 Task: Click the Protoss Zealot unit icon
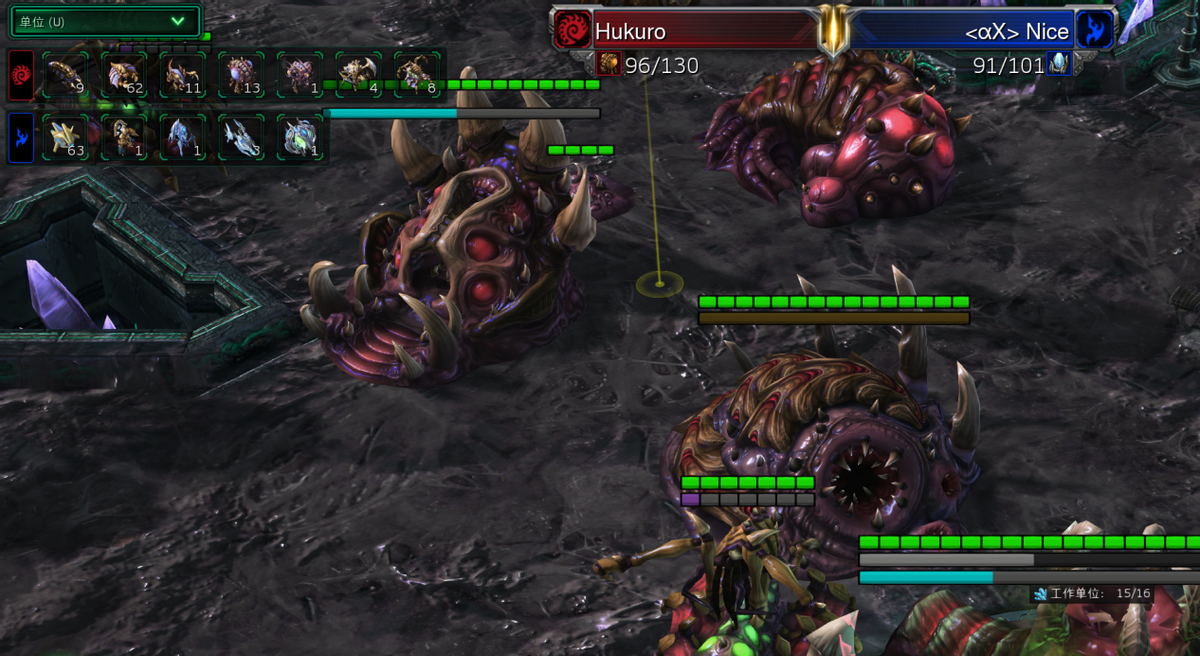124,137
